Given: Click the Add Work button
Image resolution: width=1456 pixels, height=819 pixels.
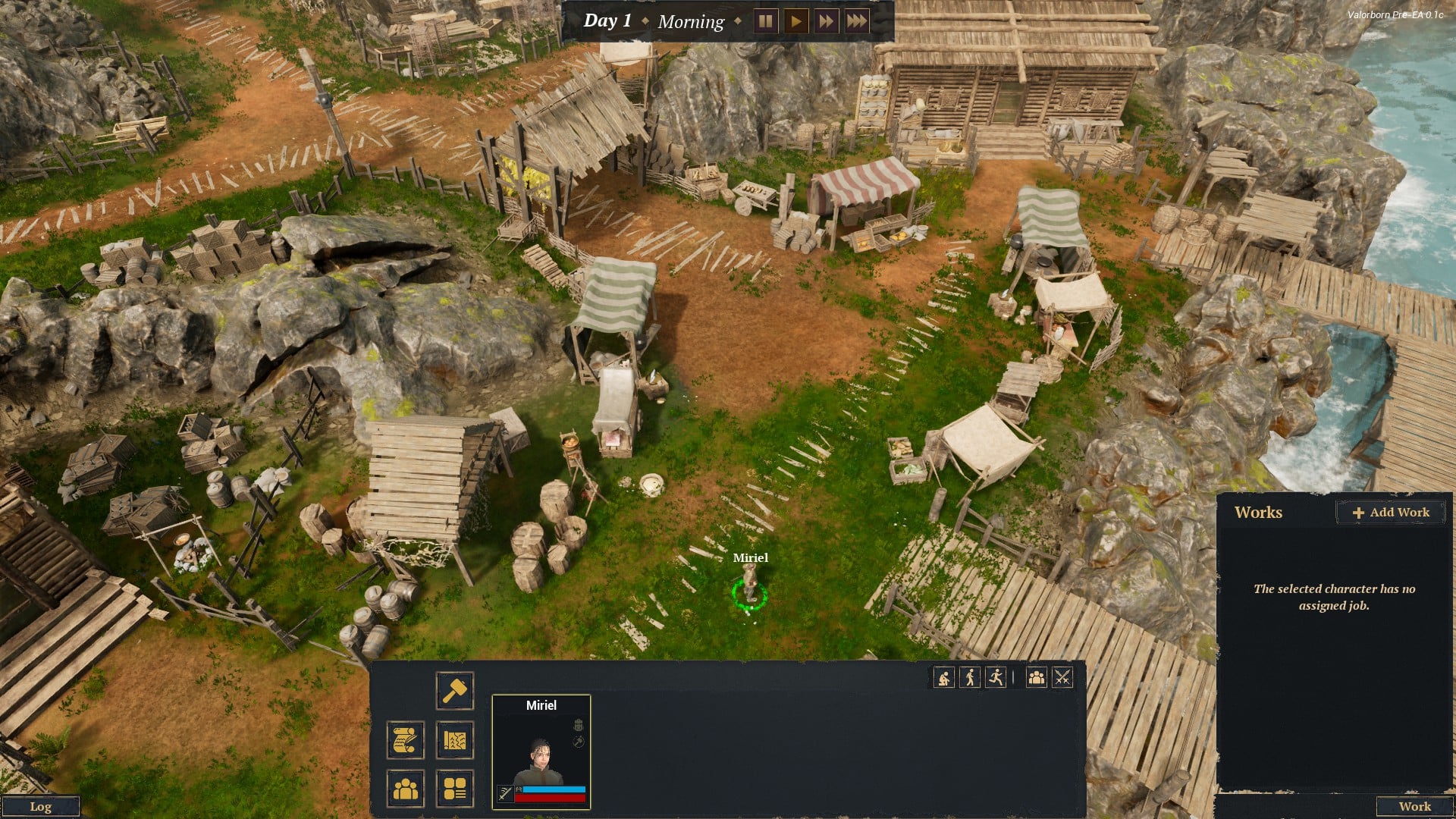Looking at the screenshot, I should (1391, 513).
